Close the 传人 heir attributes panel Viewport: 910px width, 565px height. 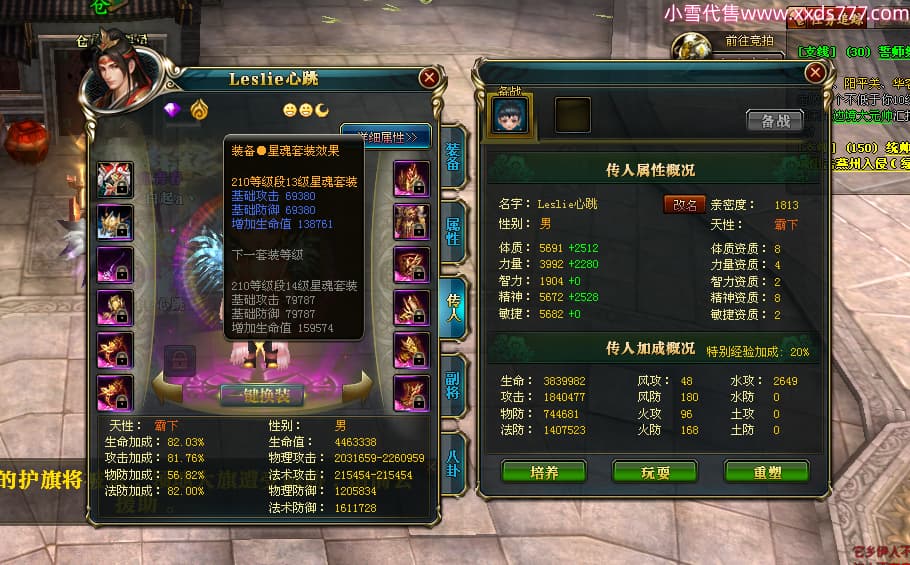click(x=816, y=72)
